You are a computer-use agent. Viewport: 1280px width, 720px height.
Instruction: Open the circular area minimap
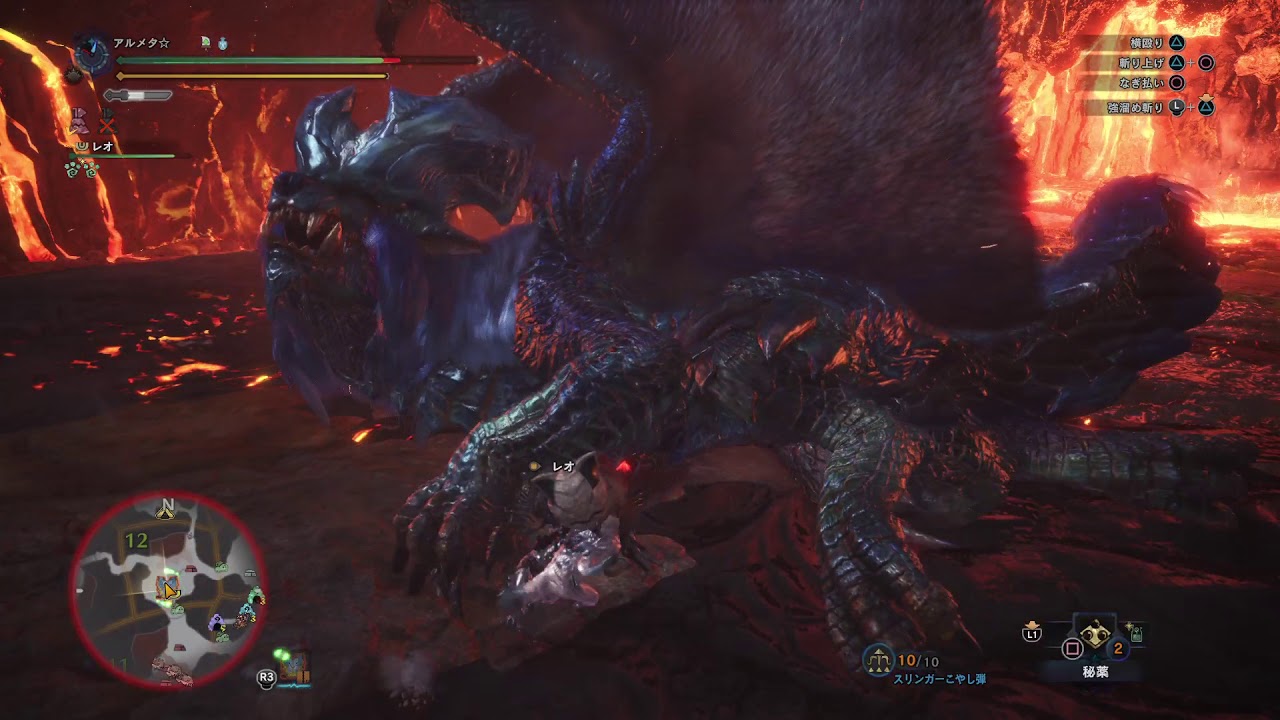click(167, 590)
